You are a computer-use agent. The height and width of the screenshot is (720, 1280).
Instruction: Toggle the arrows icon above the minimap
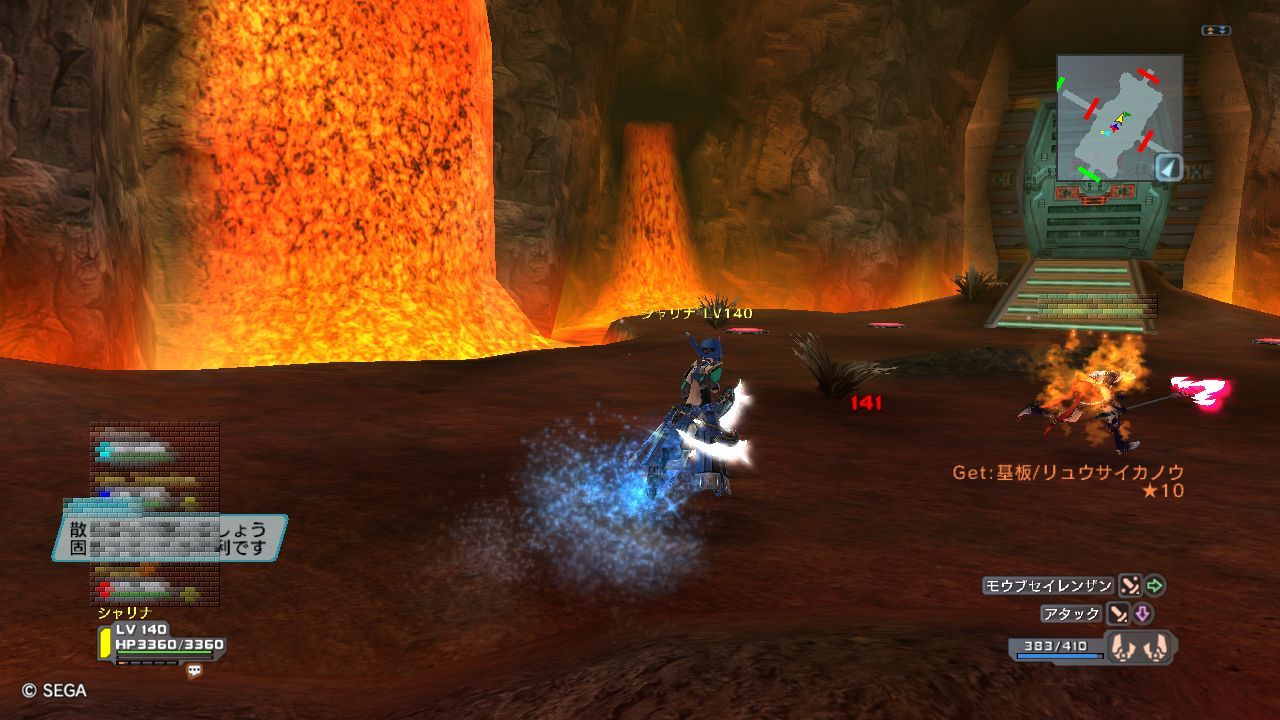tap(1215, 31)
